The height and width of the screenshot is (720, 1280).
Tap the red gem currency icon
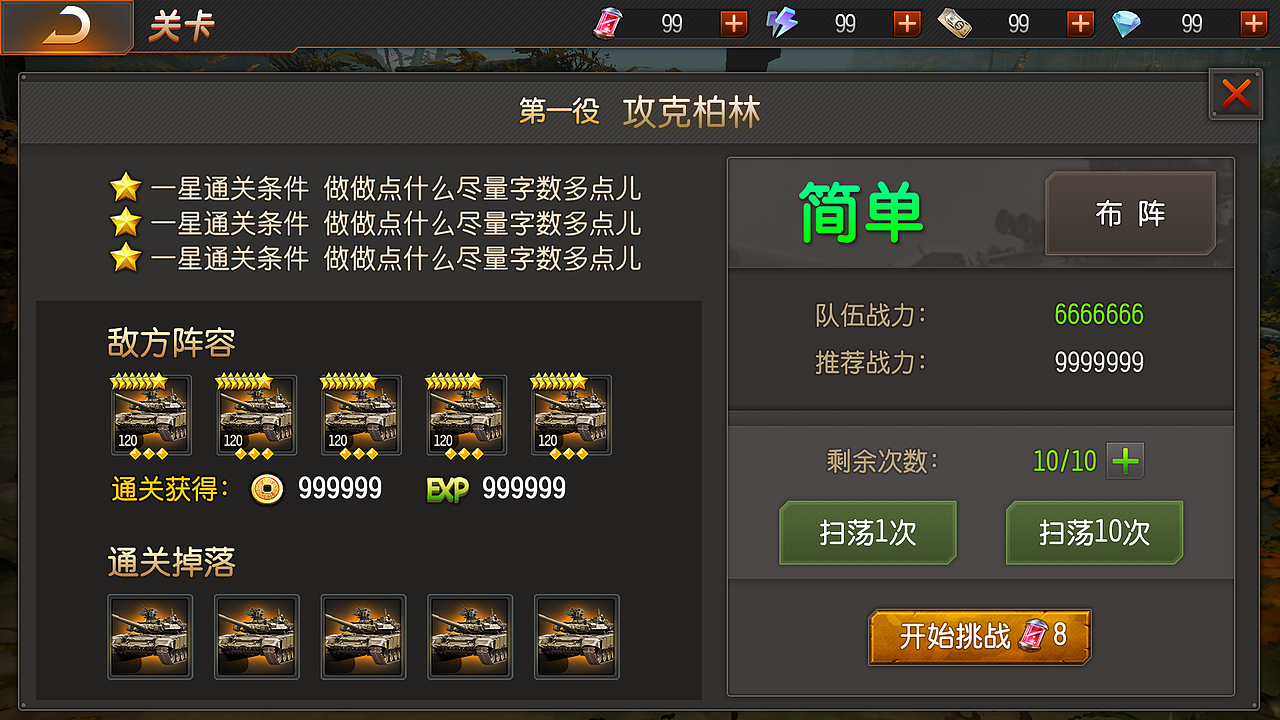click(607, 23)
